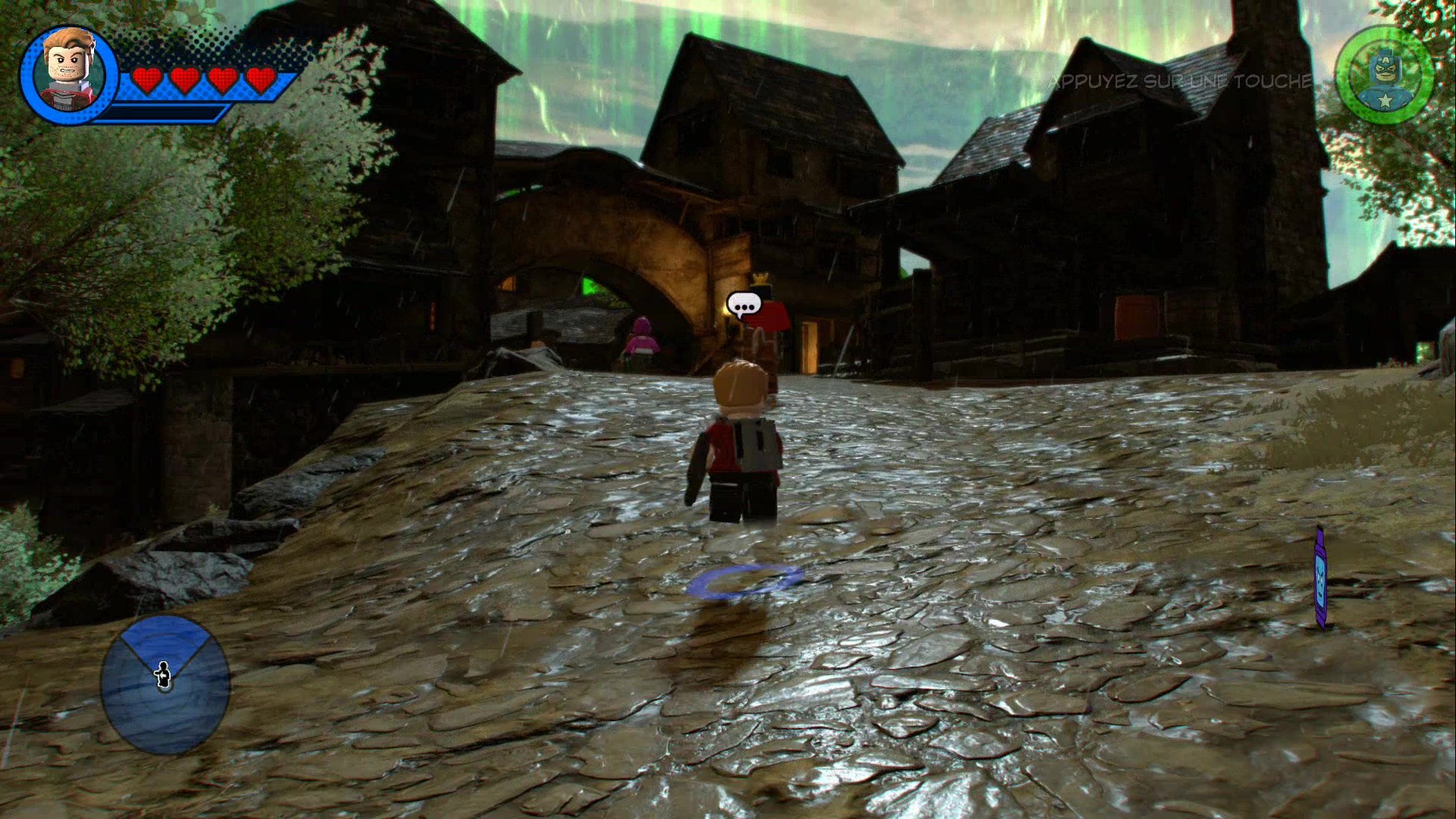Click the speech bubble dialogue marker
Viewport: 1456px width, 819px height.
point(742,306)
